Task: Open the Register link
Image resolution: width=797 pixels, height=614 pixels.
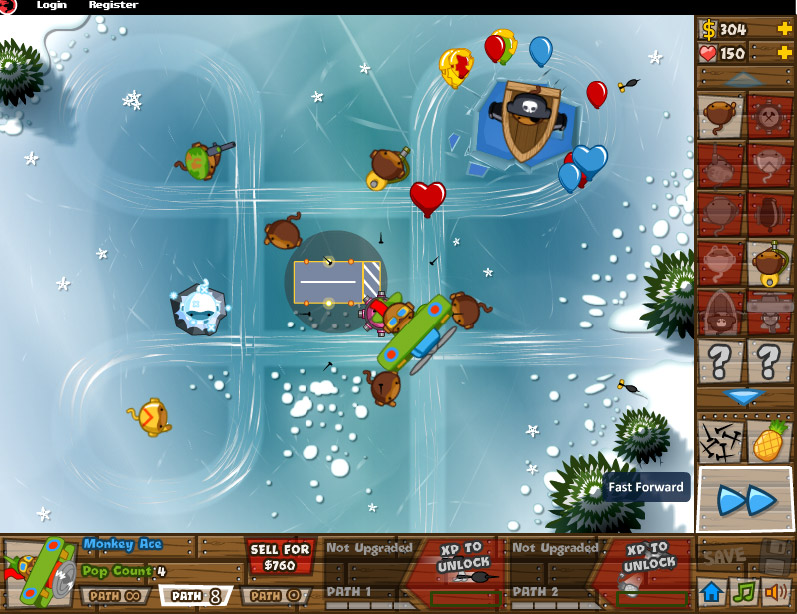Action: coord(113,5)
